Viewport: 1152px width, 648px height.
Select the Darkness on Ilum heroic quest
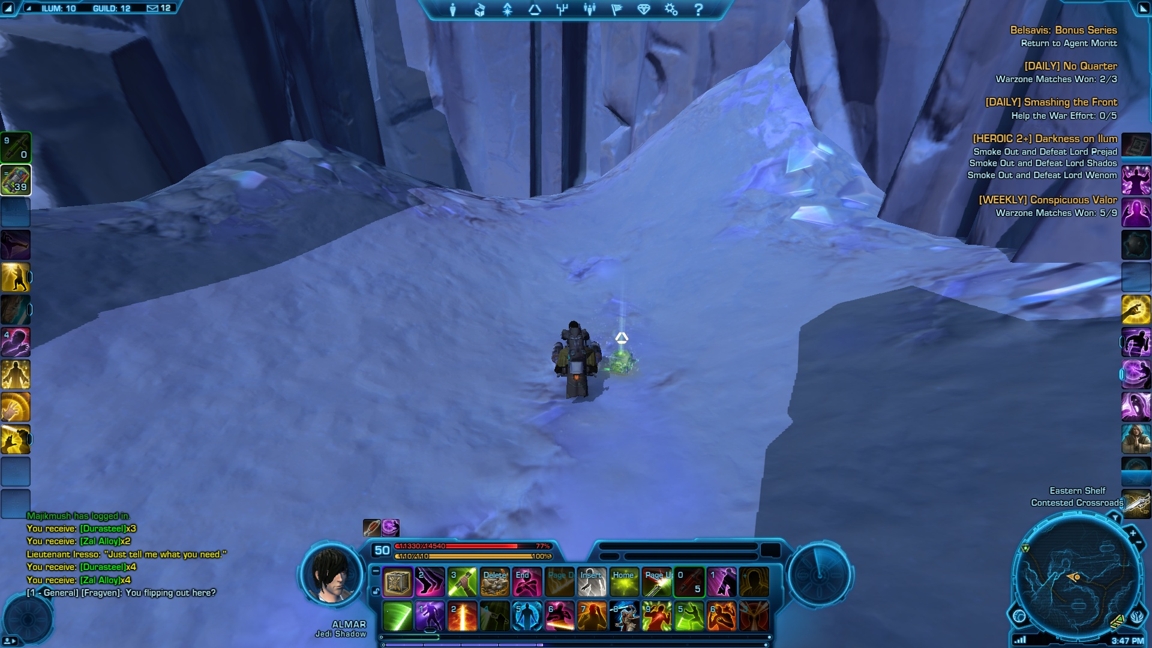1045,139
